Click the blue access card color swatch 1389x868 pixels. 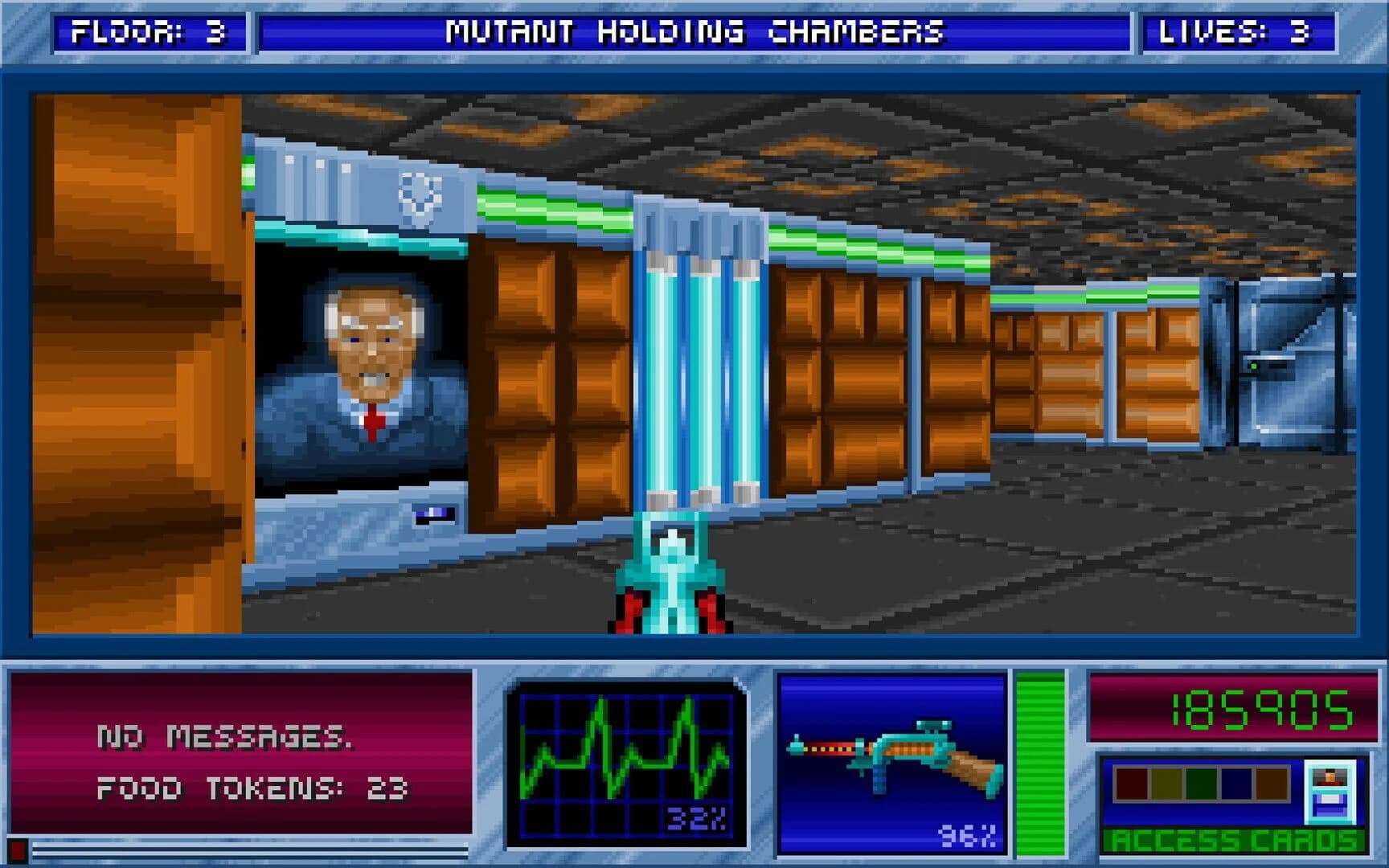click(x=1235, y=783)
